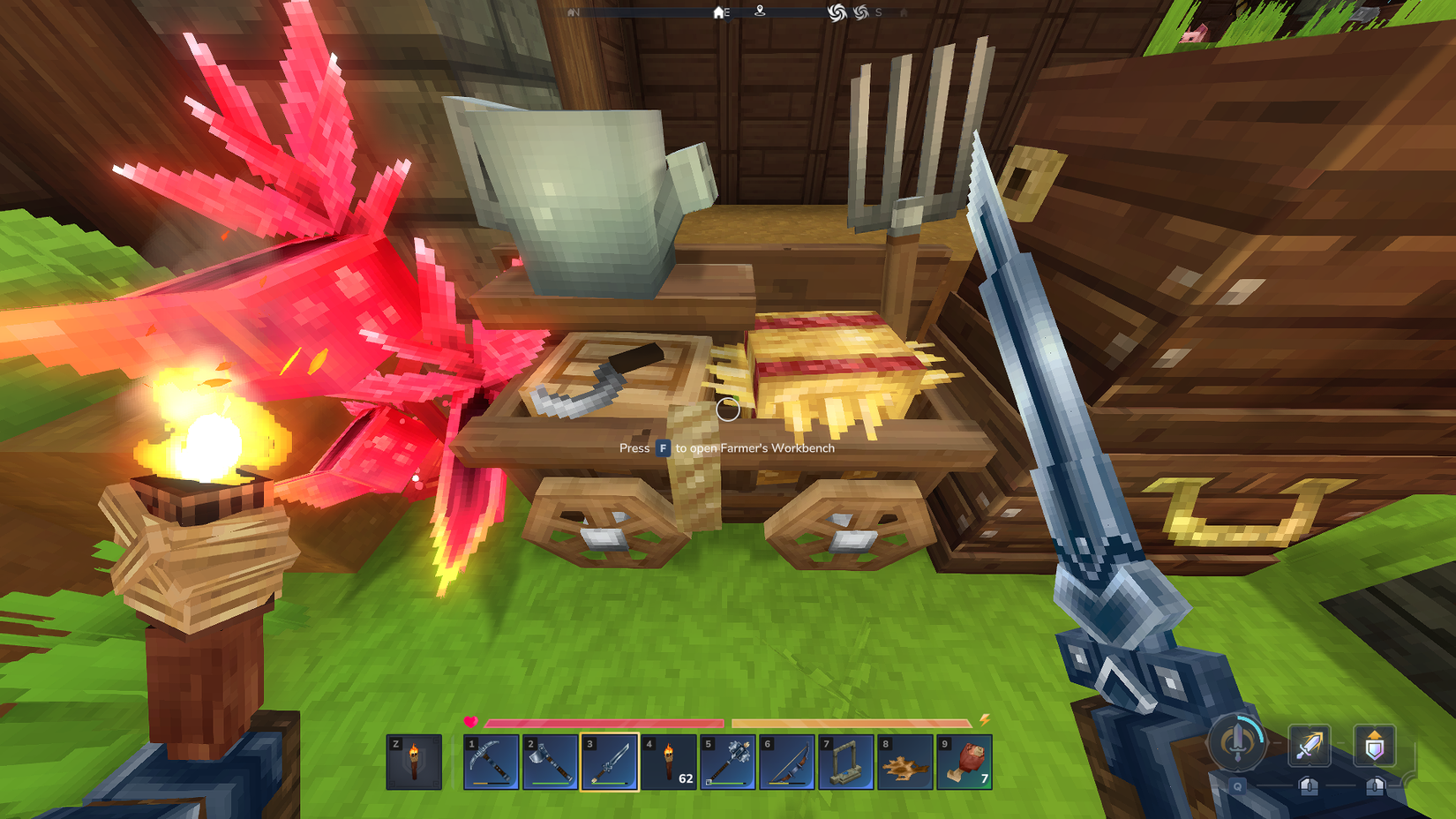Click the spiral portal marker on the compass

[x=837, y=11]
